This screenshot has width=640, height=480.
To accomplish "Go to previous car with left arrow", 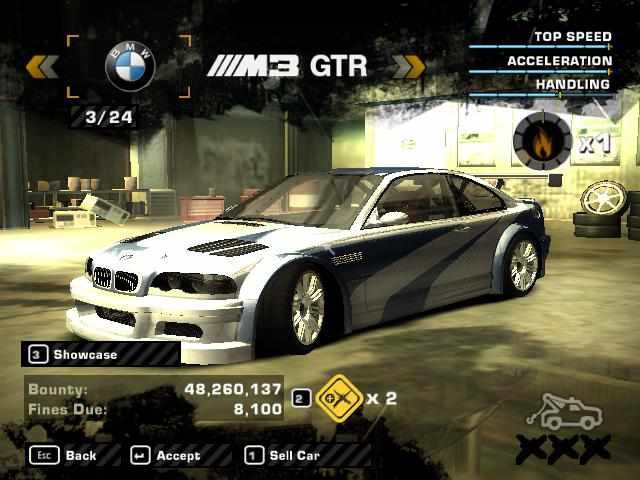I will [x=41, y=66].
